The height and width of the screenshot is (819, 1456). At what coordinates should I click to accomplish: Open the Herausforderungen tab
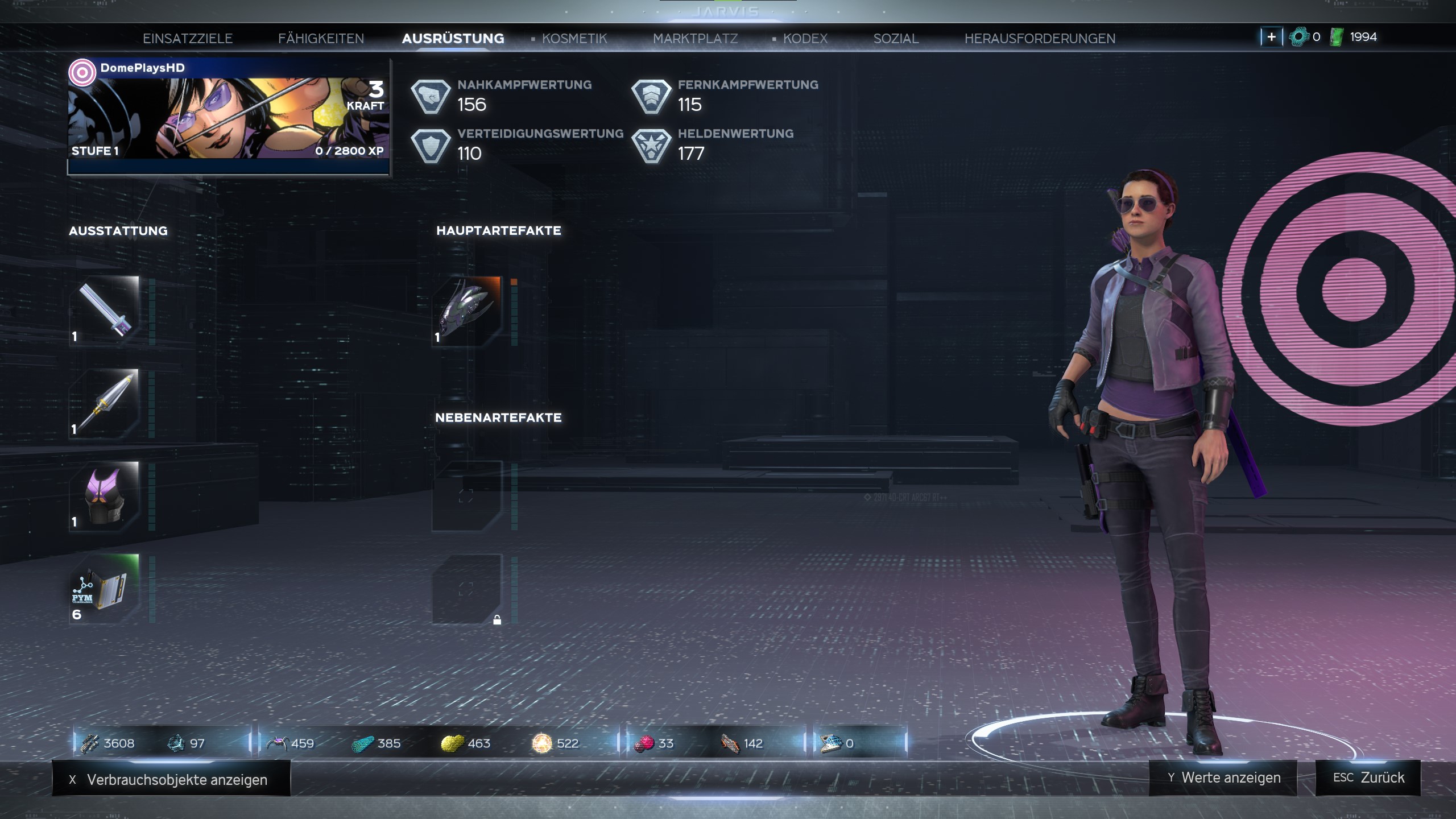[1040, 39]
